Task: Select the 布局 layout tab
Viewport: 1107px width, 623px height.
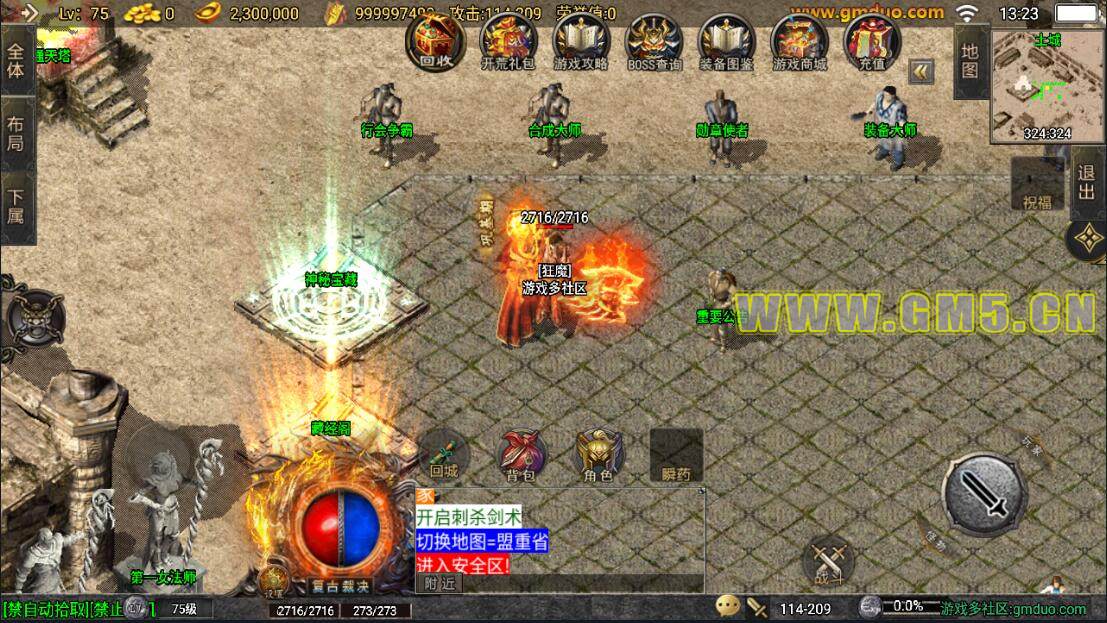Action: (x=17, y=135)
